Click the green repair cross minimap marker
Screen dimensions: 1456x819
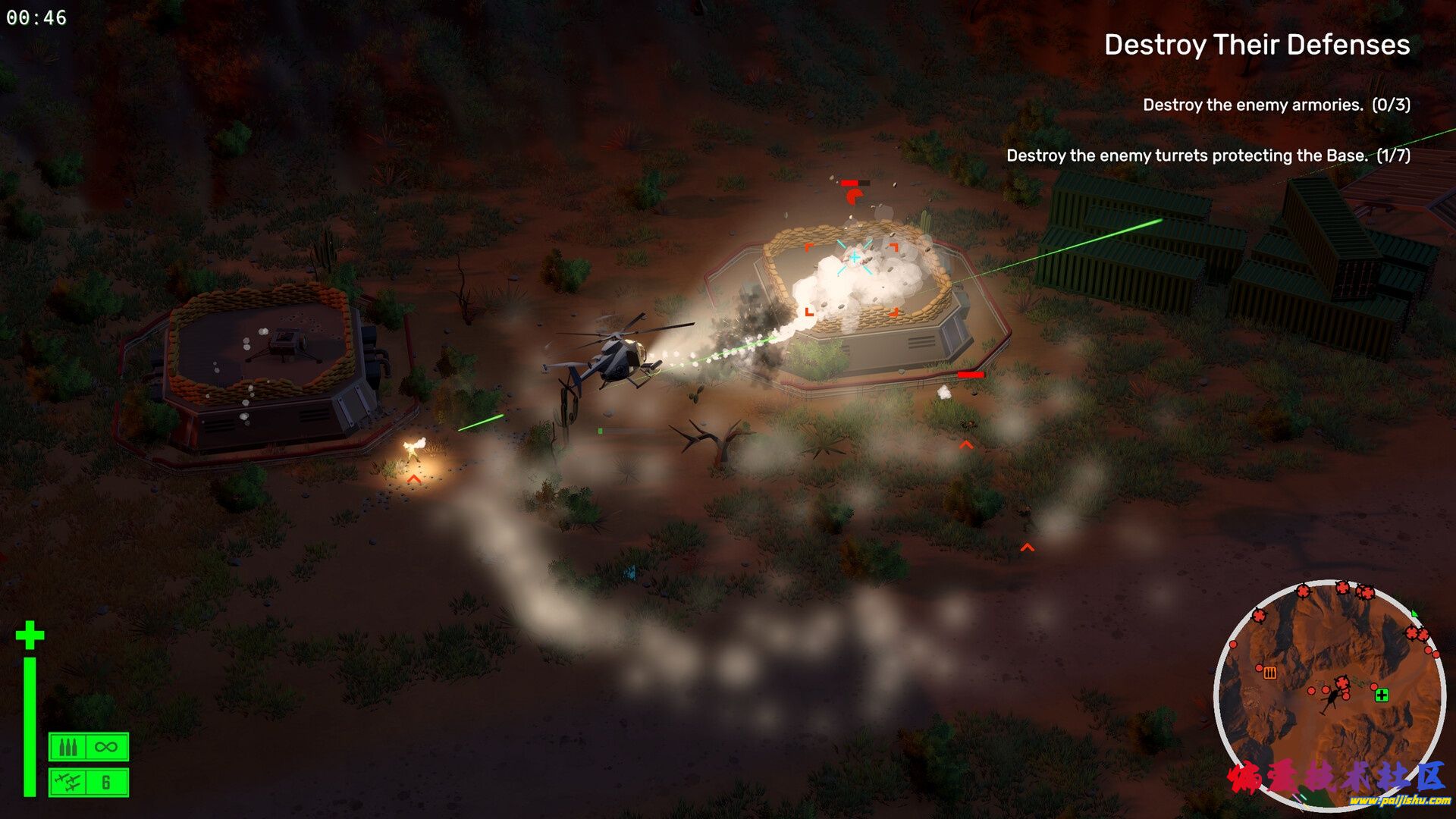tap(1382, 695)
